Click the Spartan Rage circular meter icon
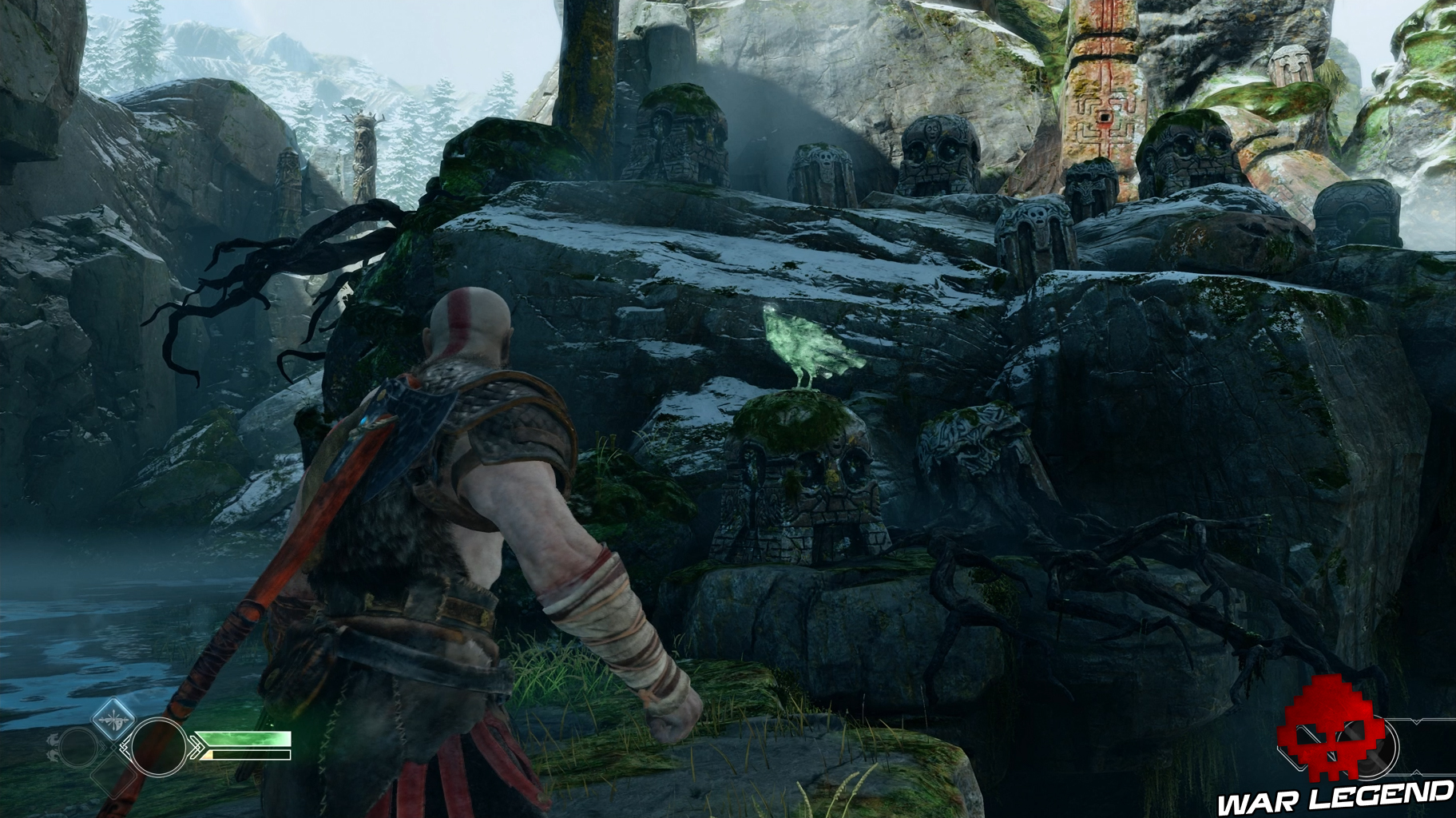 (158, 749)
